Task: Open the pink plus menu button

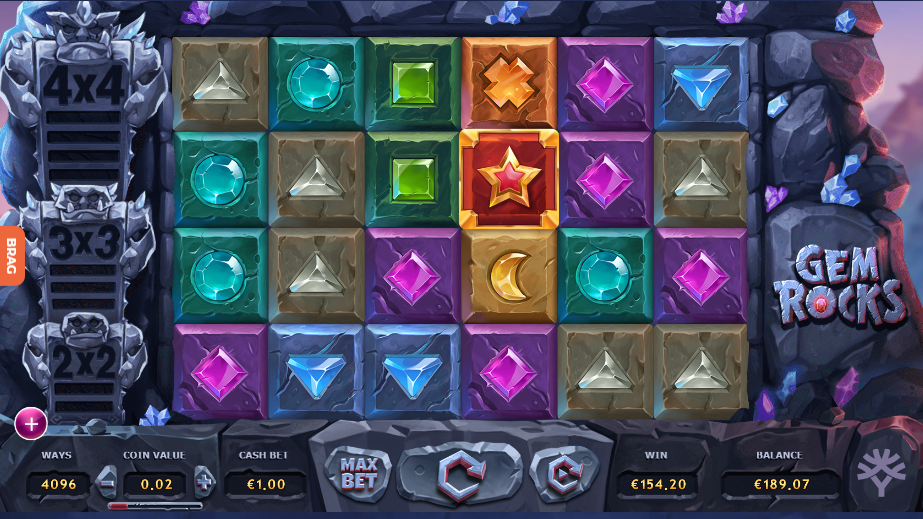Action: point(31,424)
